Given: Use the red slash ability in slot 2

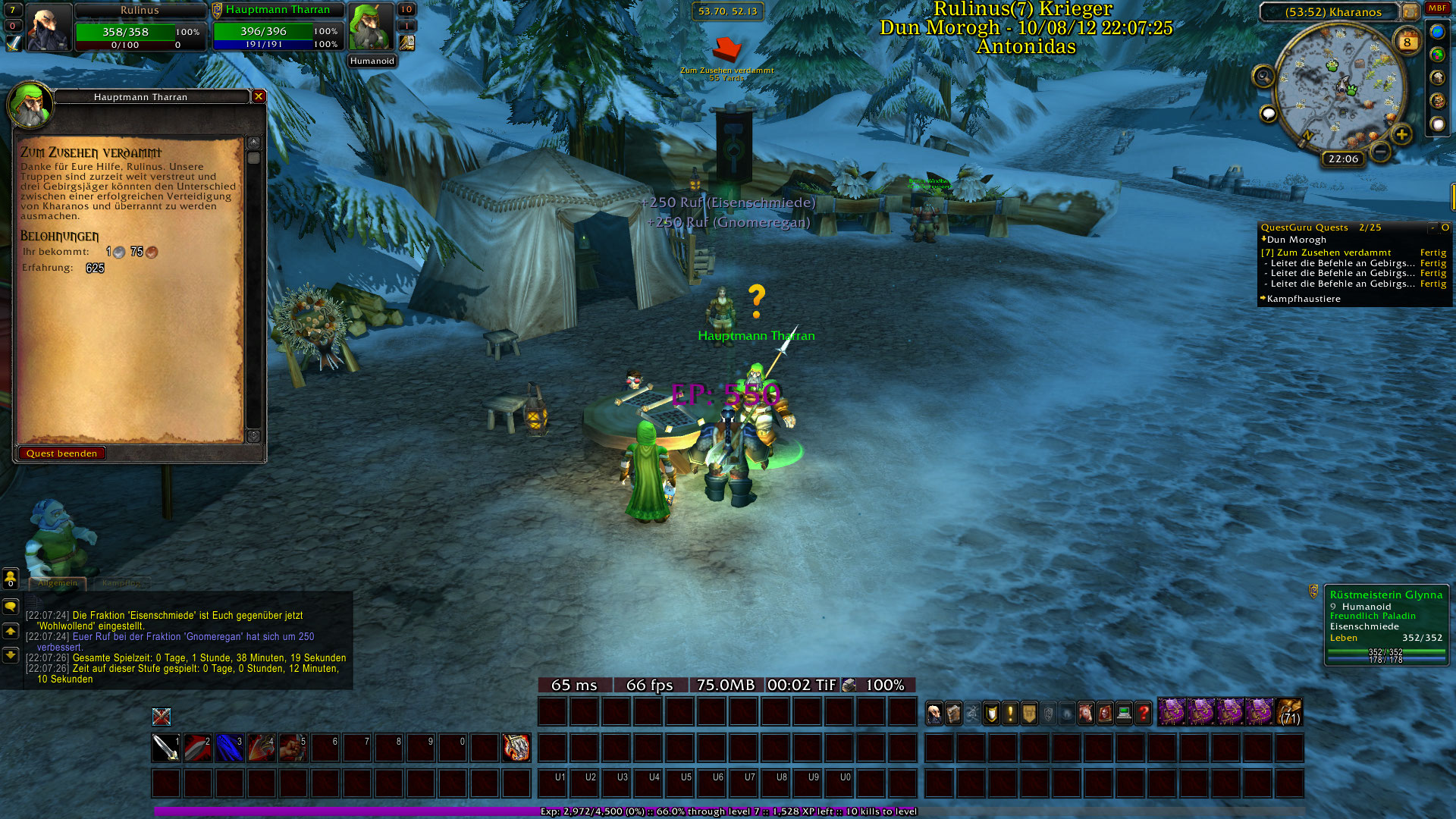Looking at the screenshot, I should click(198, 748).
